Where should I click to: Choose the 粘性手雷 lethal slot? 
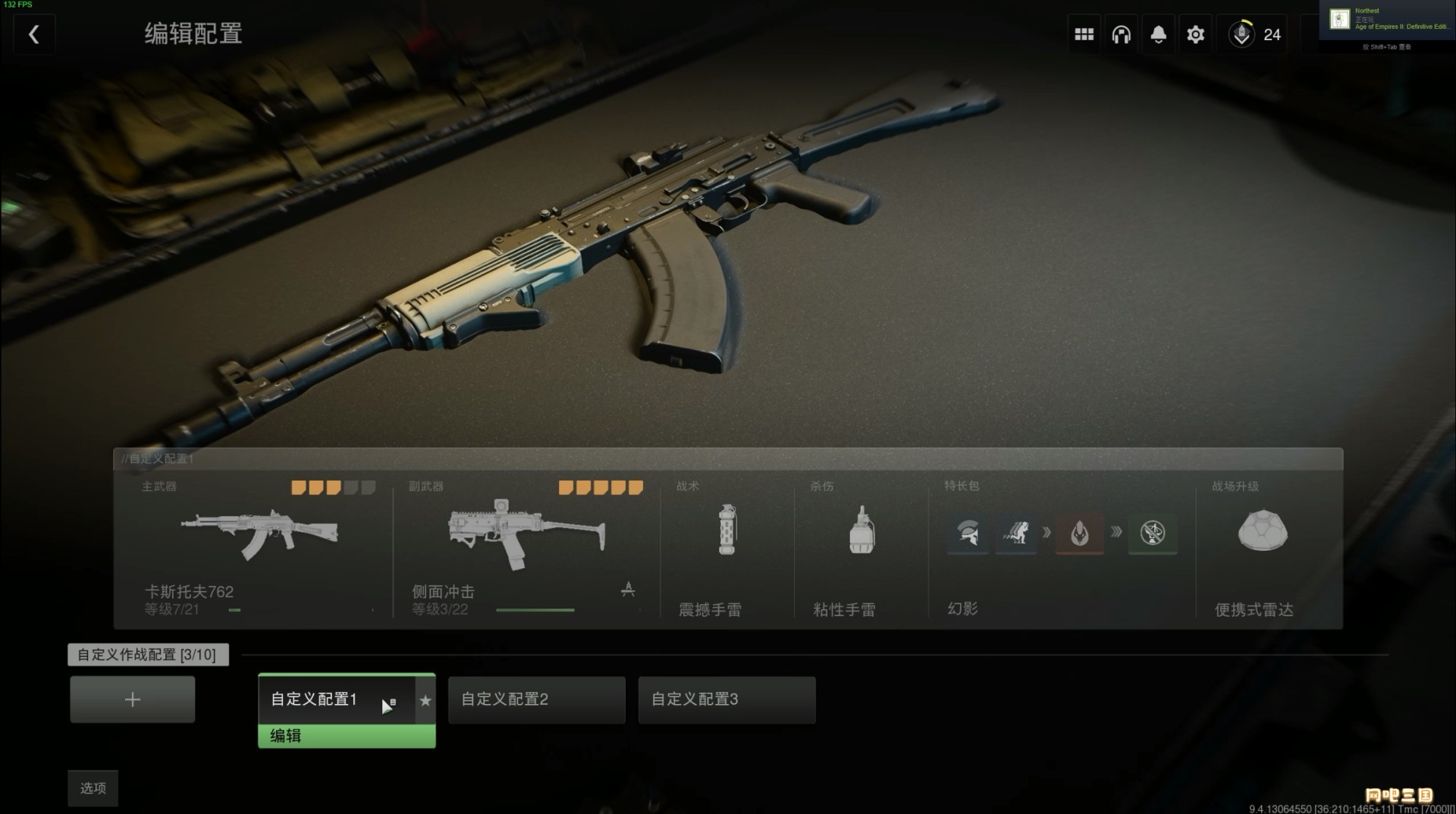click(x=861, y=547)
